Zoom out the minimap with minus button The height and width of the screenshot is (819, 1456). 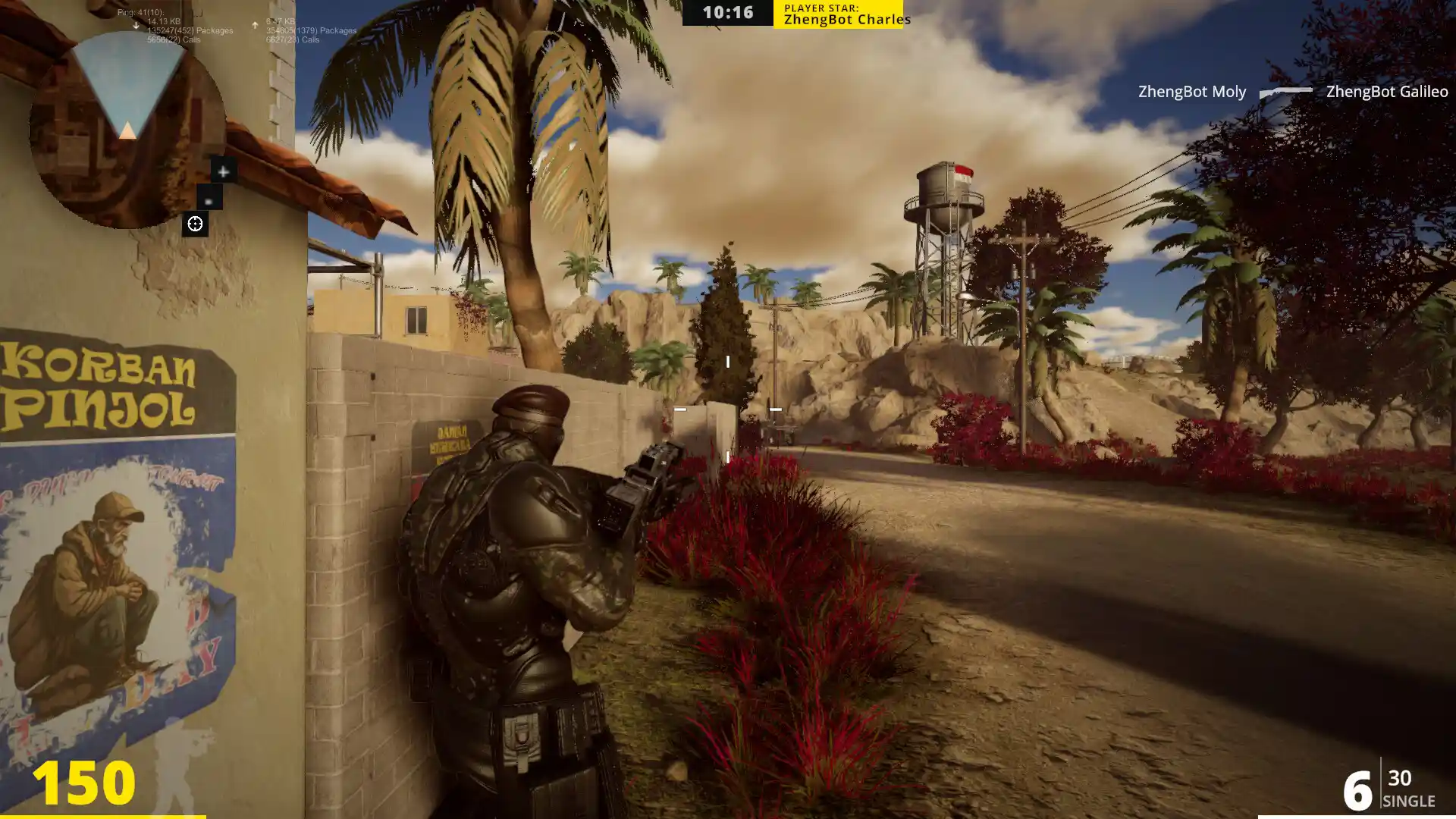pos(209,199)
